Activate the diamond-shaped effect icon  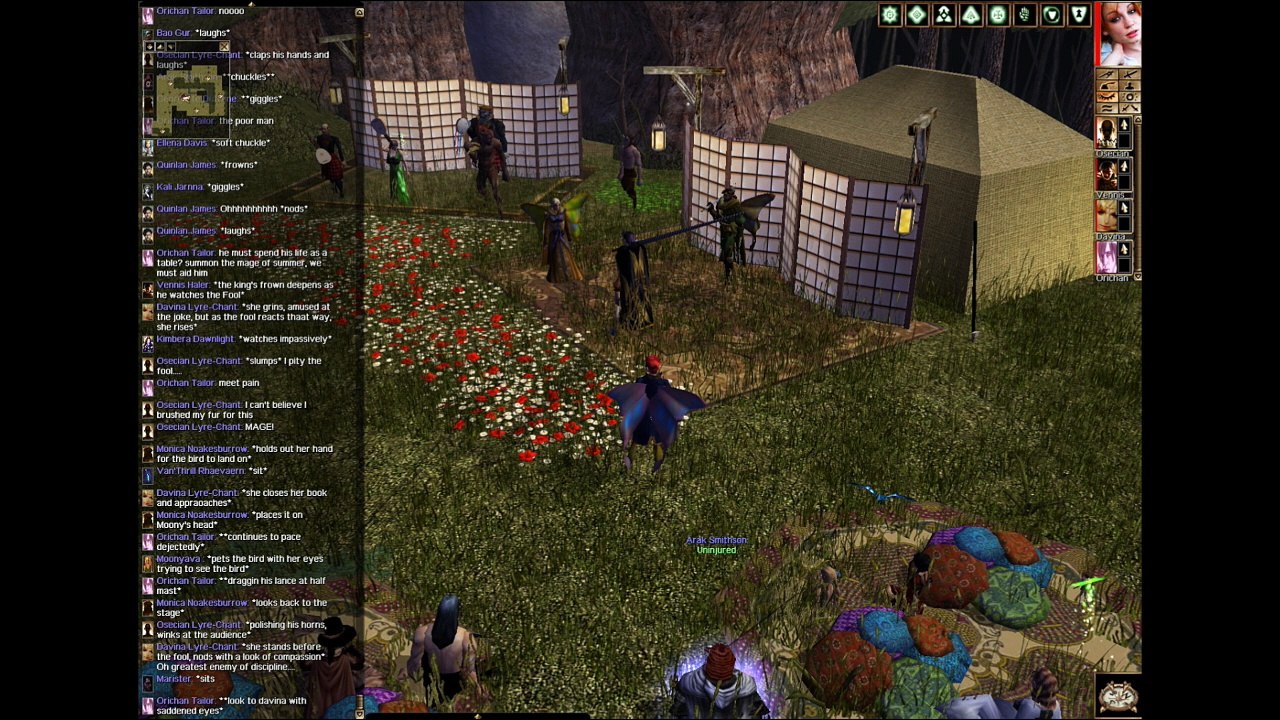click(x=916, y=14)
